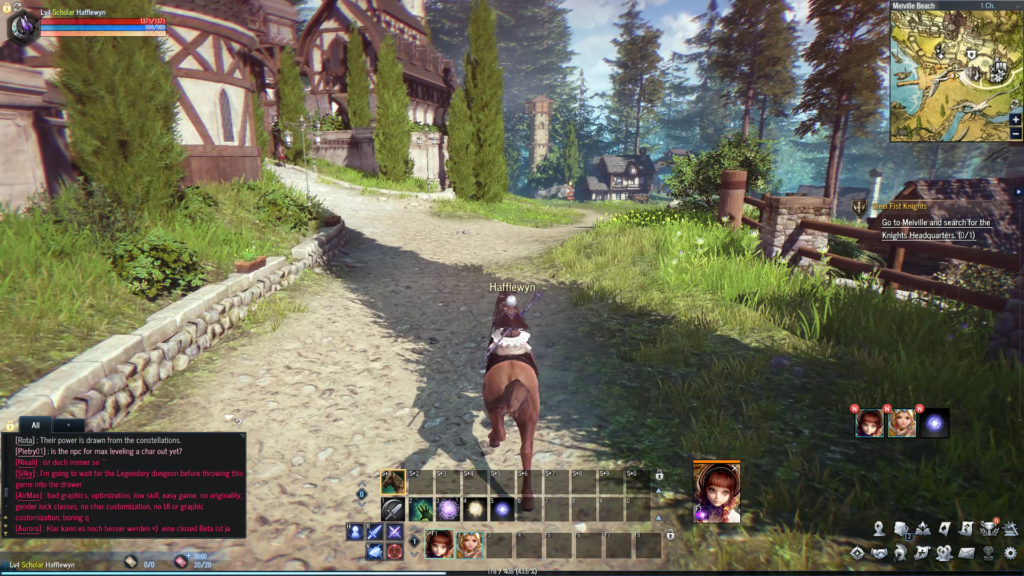Select the red-haired girl hero in F1 slot

tap(439, 545)
